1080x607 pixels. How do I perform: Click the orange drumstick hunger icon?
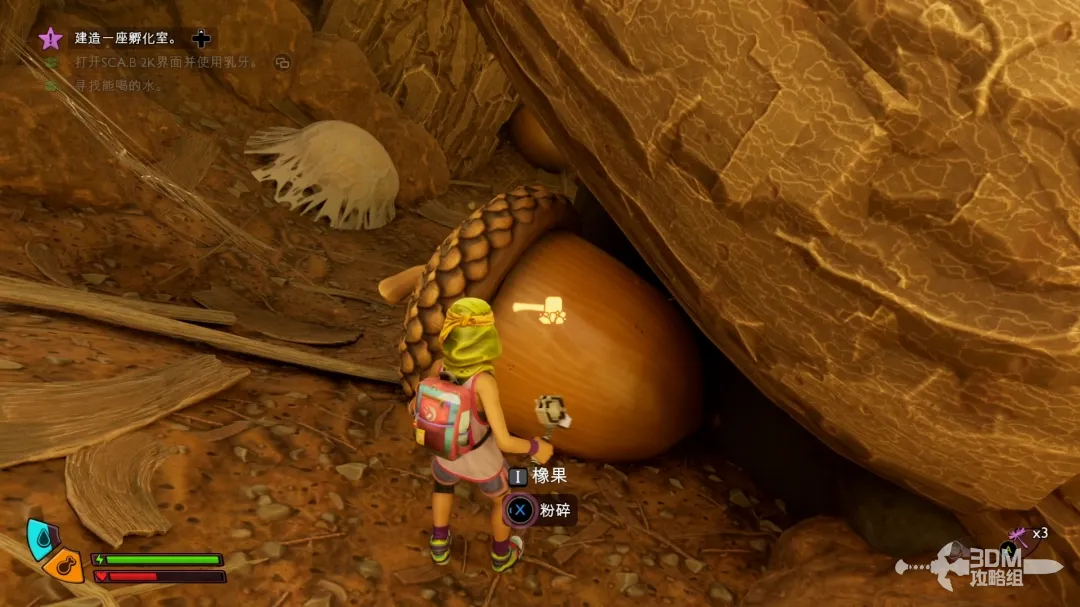point(62,566)
